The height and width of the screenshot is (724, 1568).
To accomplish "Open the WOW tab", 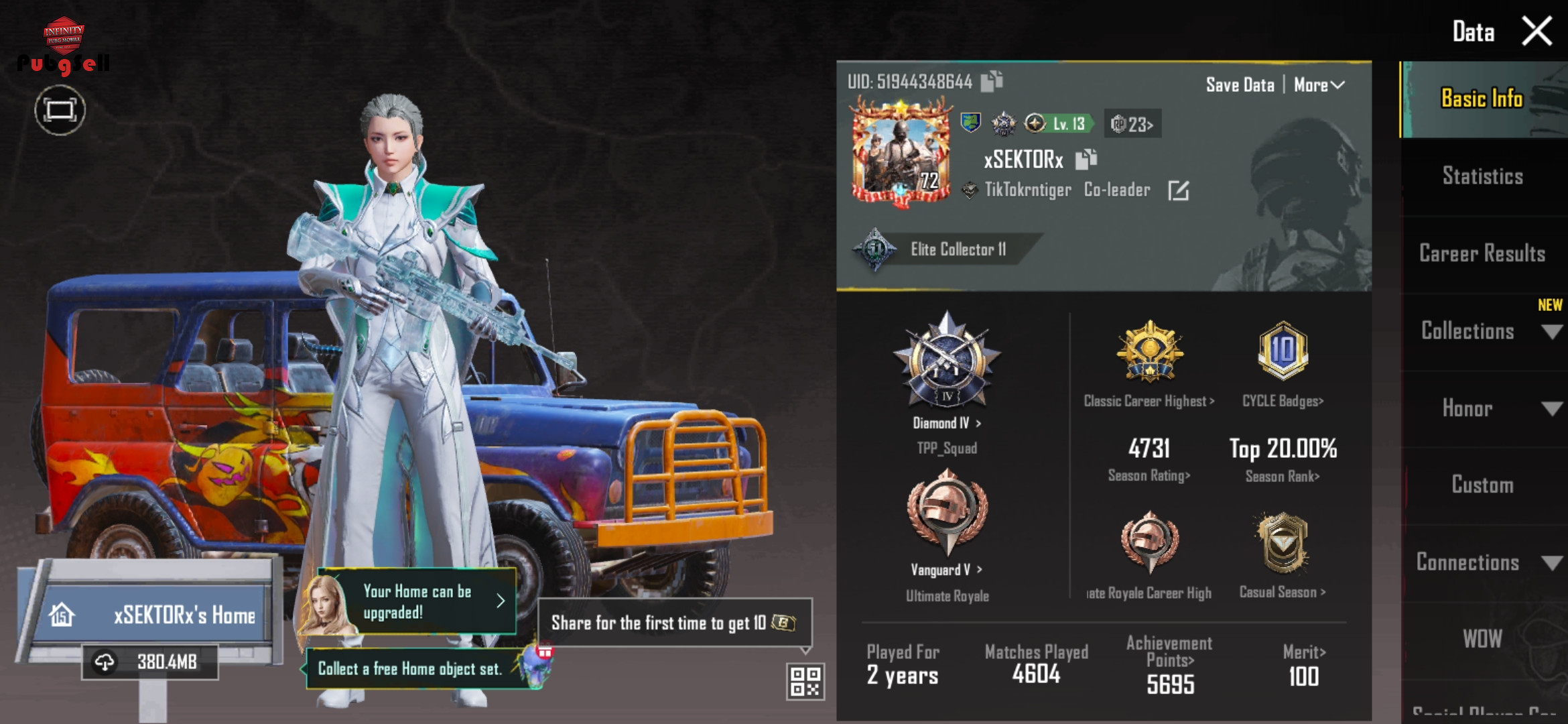I will pyautogui.click(x=1482, y=639).
